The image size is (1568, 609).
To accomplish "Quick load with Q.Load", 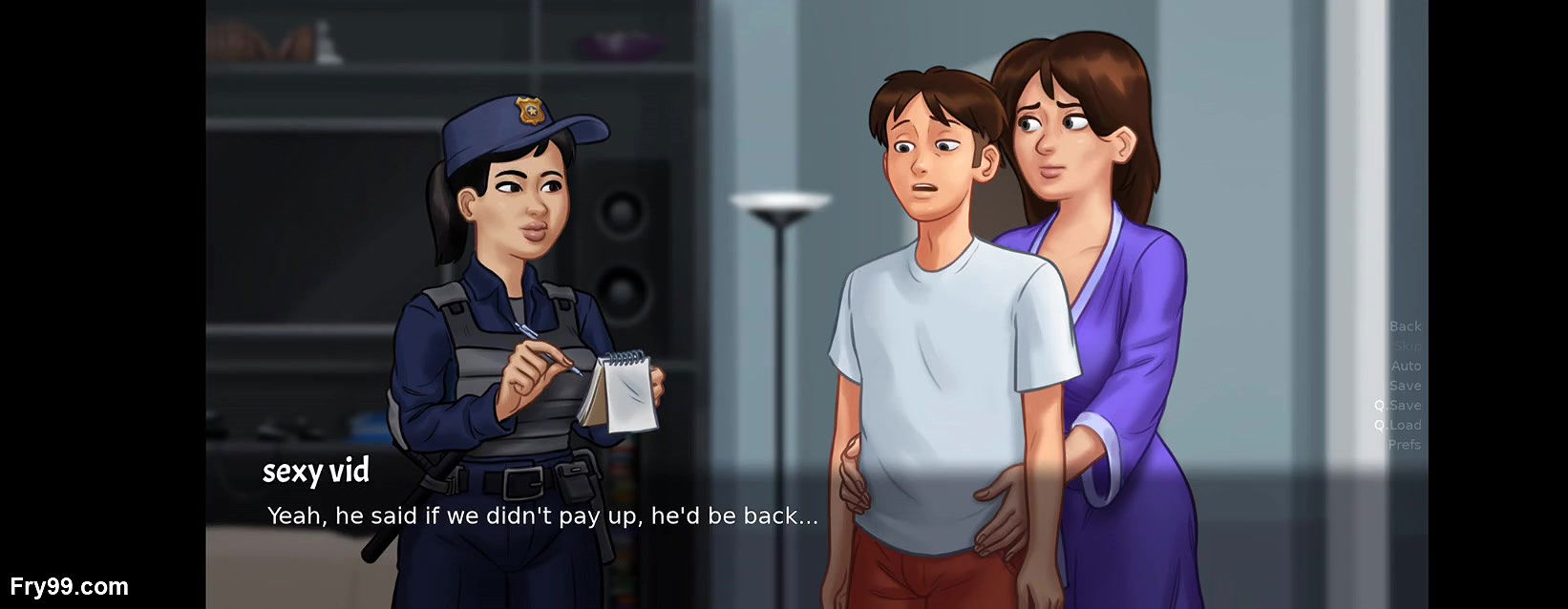I will (x=1398, y=425).
